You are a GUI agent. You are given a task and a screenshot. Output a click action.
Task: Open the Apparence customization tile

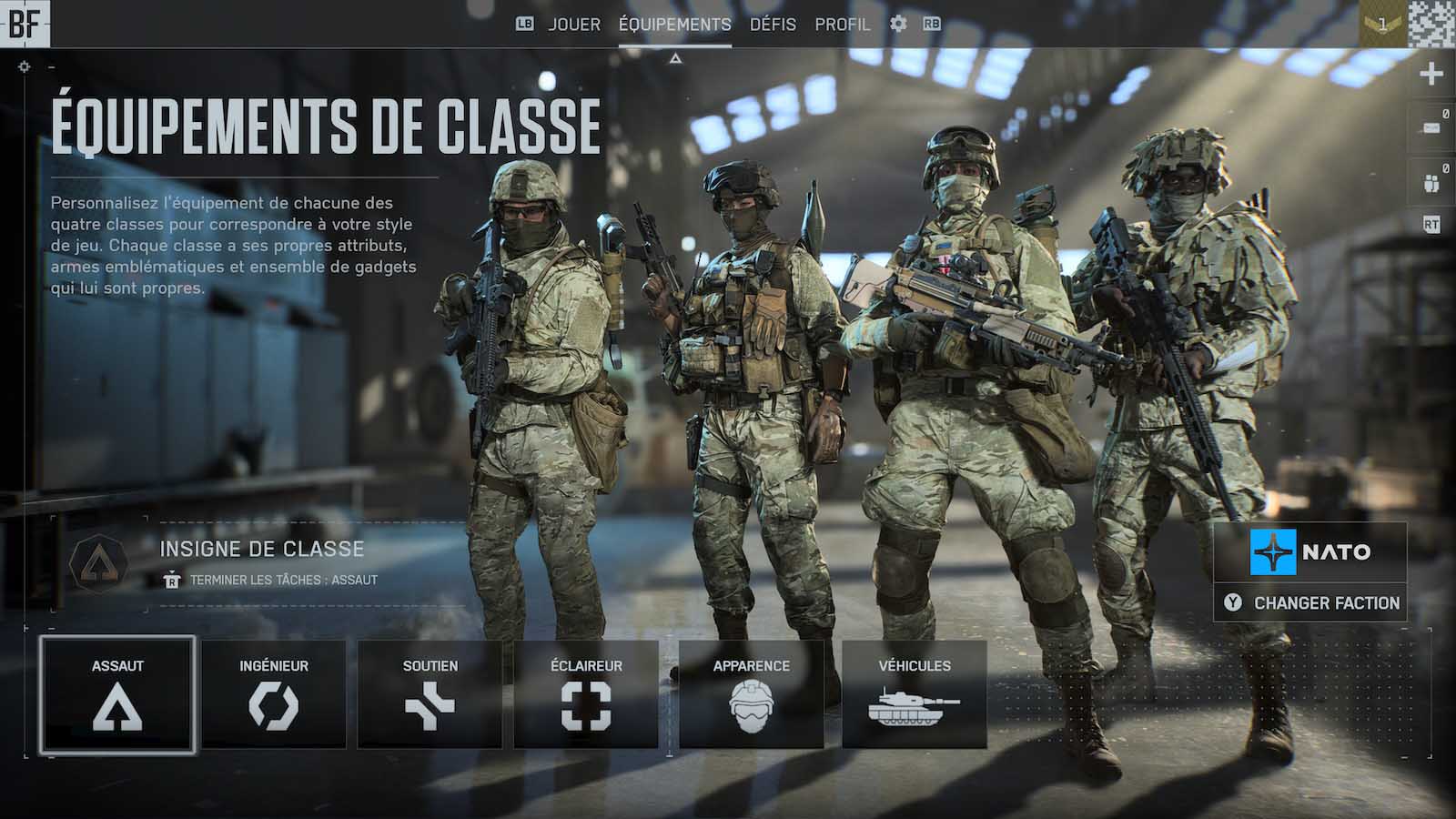tap(751, 694)
